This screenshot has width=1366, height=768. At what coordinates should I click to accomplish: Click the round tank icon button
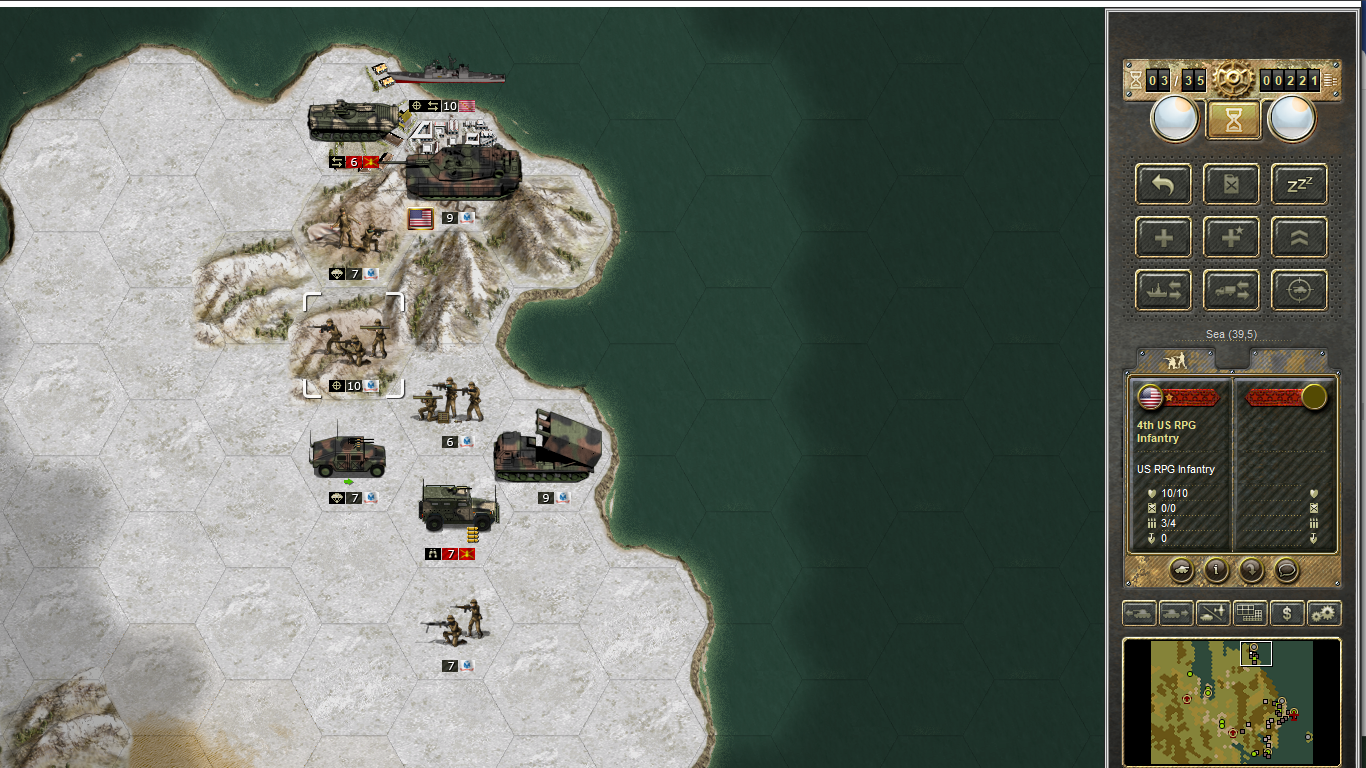pos(1180,570)
